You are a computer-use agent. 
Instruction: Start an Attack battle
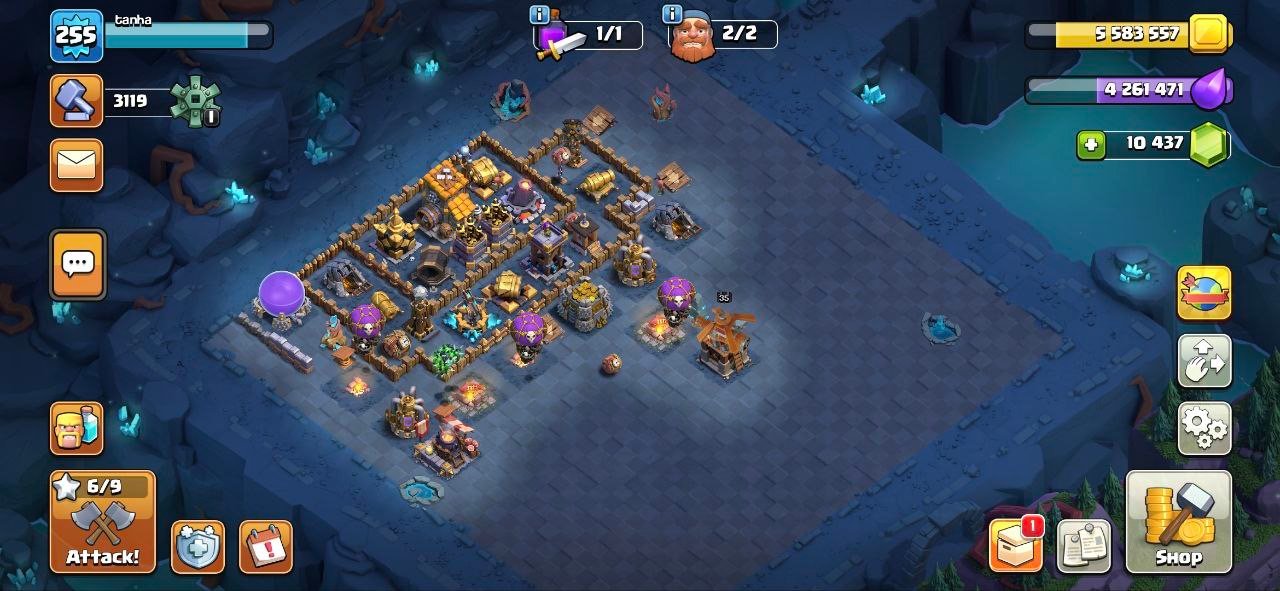point(103,521)
